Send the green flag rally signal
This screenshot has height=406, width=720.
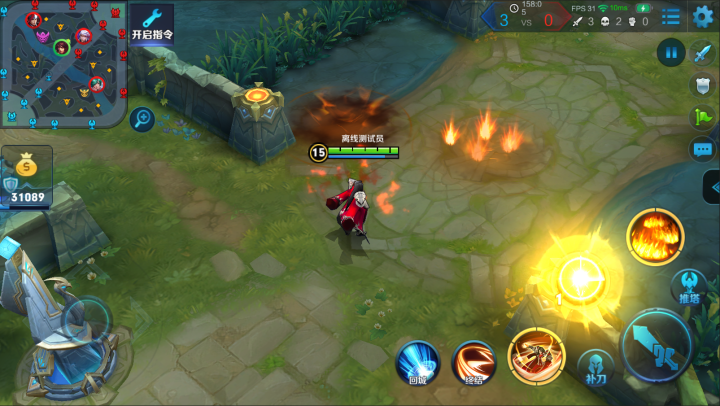point(703,117)
